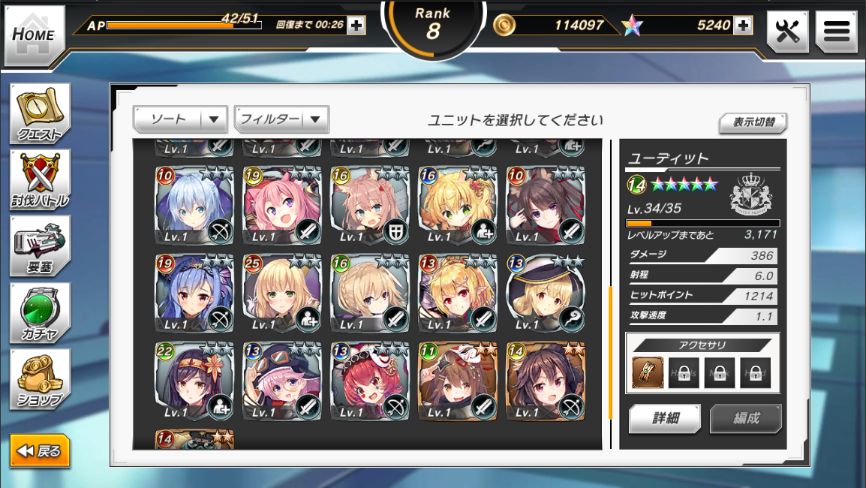Open the hamburger main menu
Screen dimensions: 866x488
[x=836, y=31]
